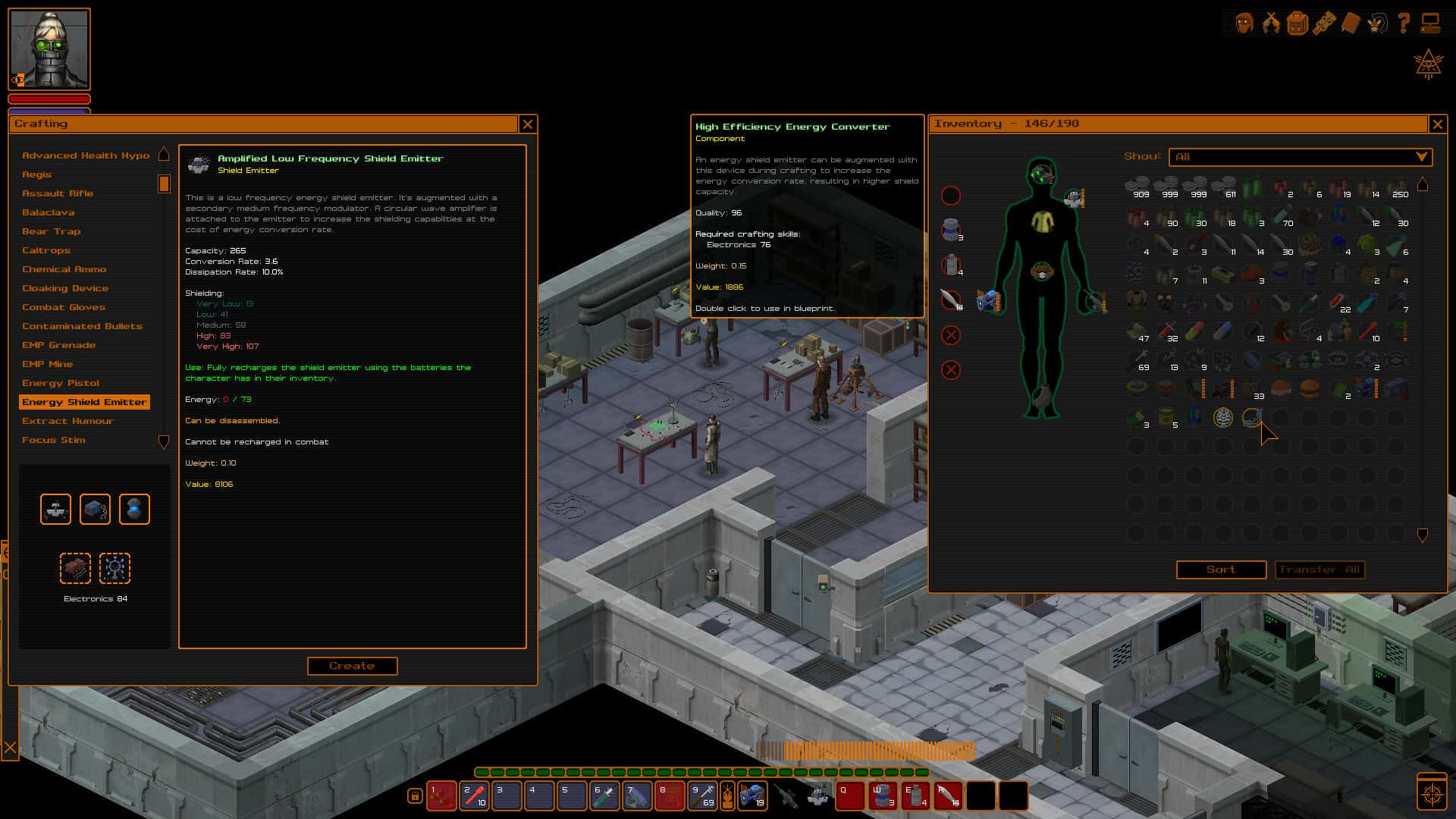
Task: Toggle the knife quick-slot filter
Action: click(950, 299)
